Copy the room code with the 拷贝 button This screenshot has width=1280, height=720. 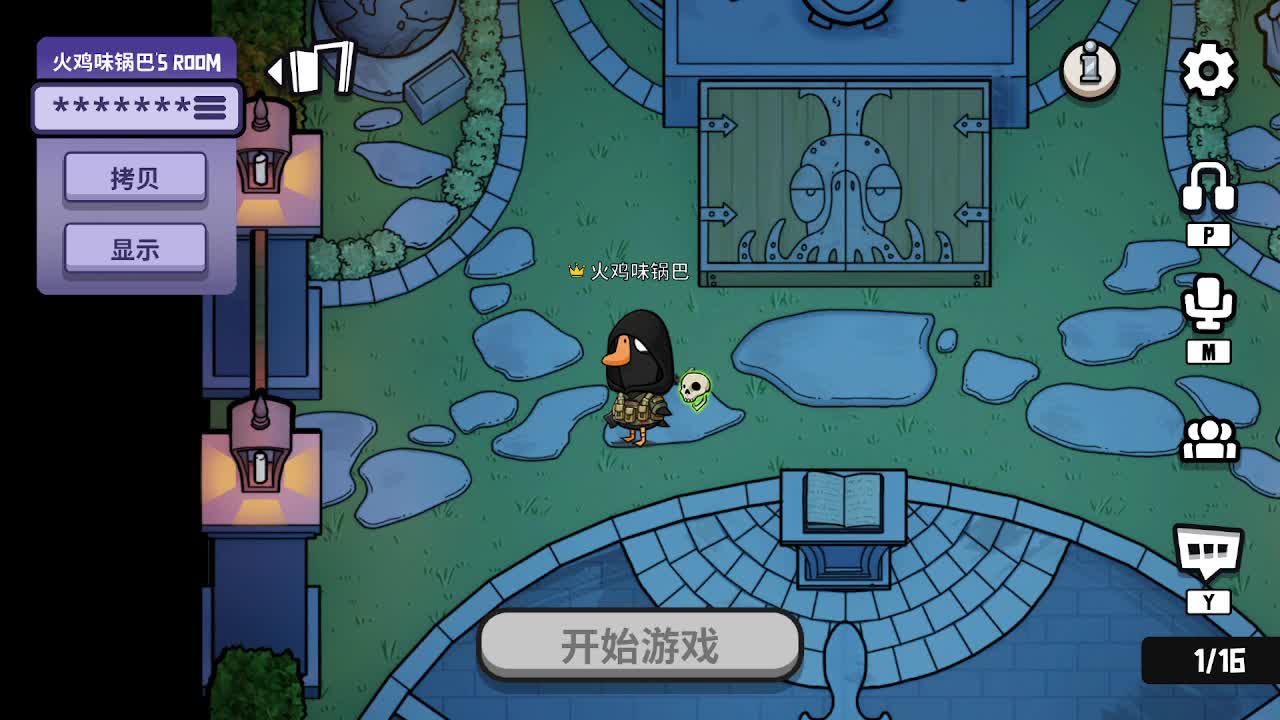(x=136, y=176)
